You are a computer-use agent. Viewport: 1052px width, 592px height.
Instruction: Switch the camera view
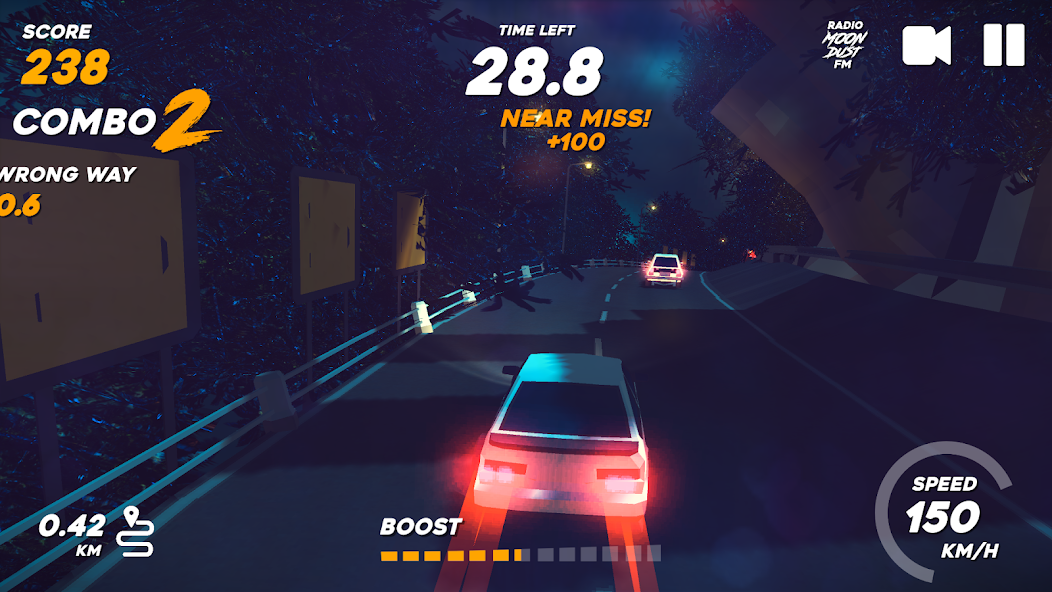pos(927,45)
